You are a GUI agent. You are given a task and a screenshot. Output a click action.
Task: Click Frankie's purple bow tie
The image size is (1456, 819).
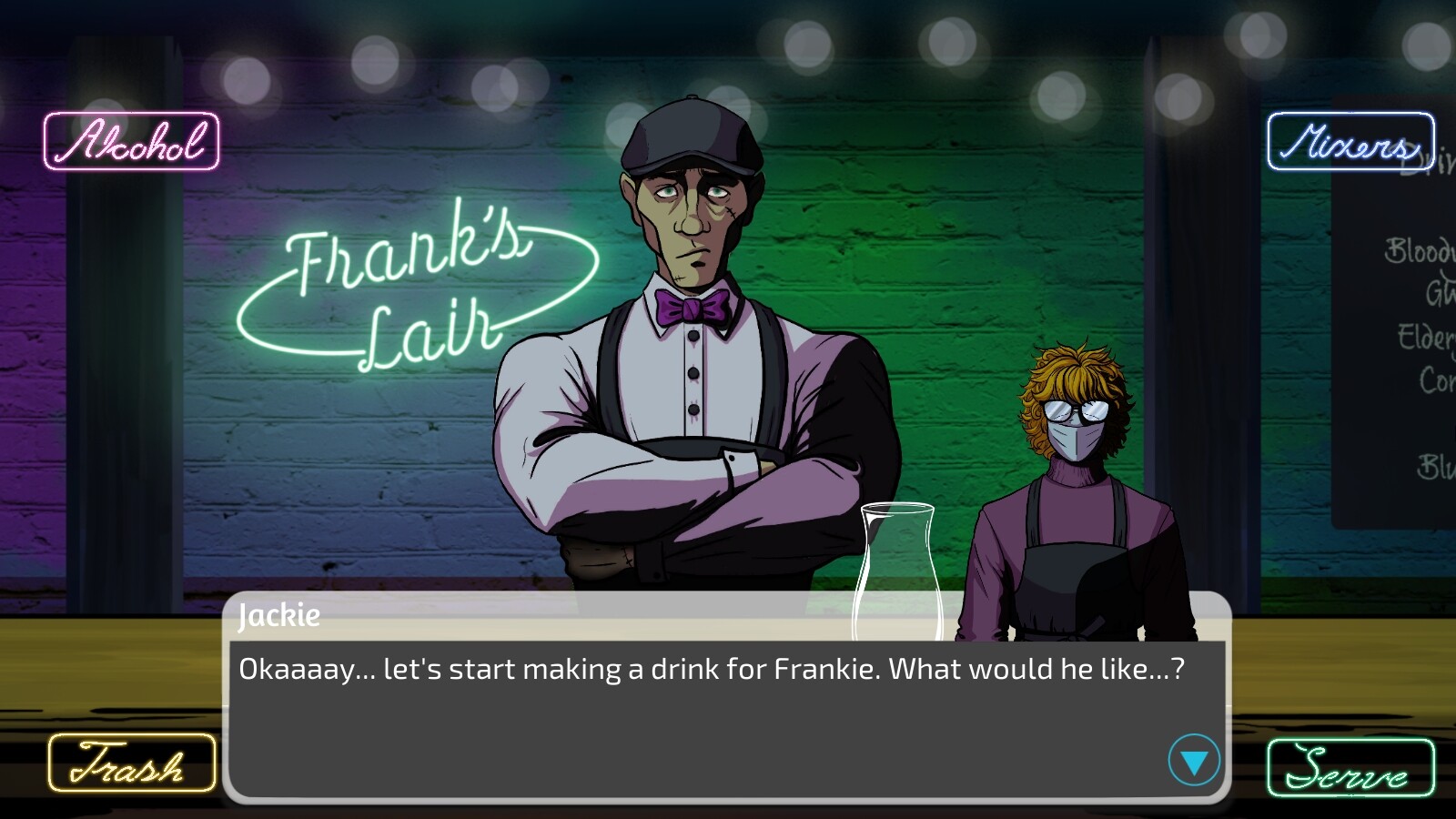[x=692, y=309]
